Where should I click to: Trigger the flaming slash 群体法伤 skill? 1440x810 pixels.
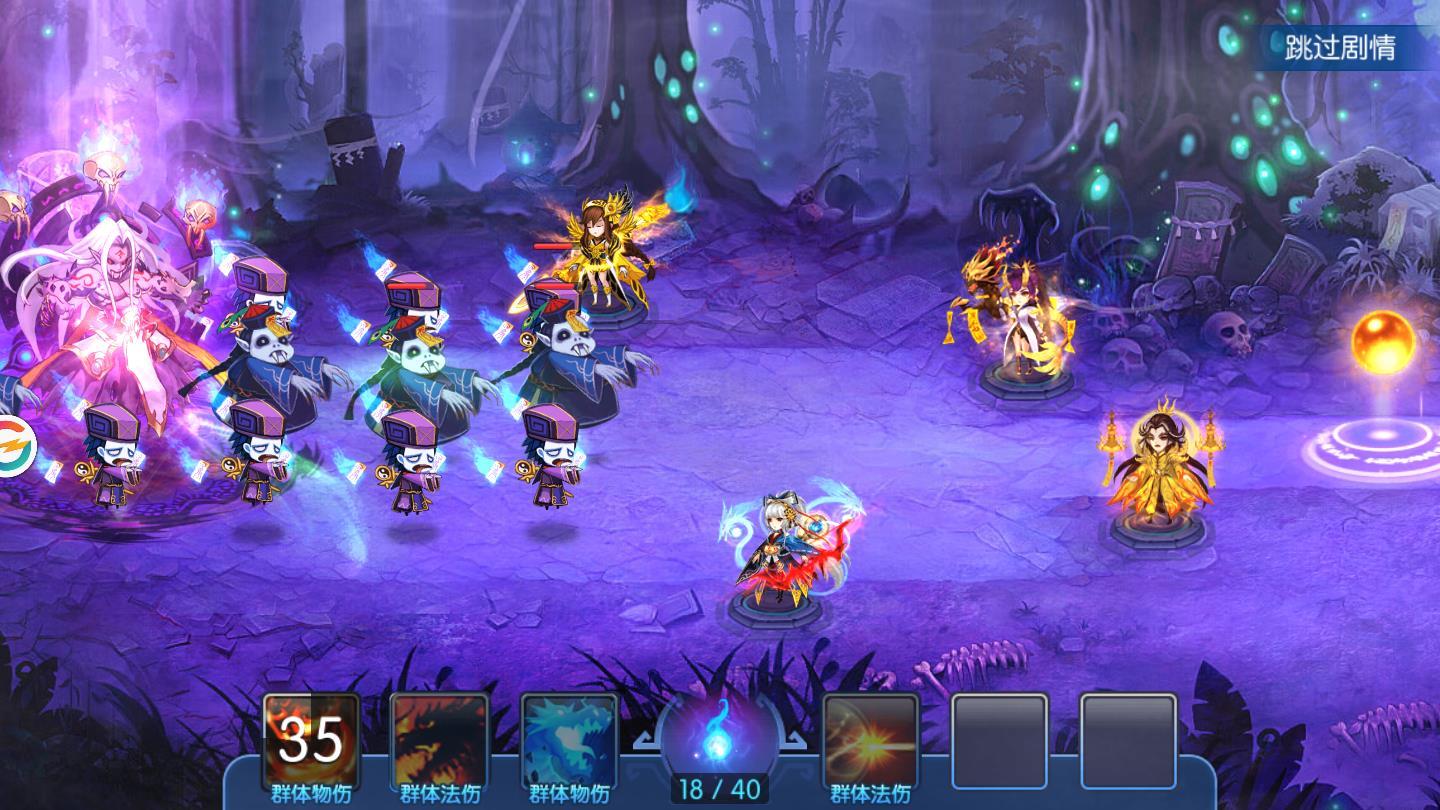click(870, 741)
